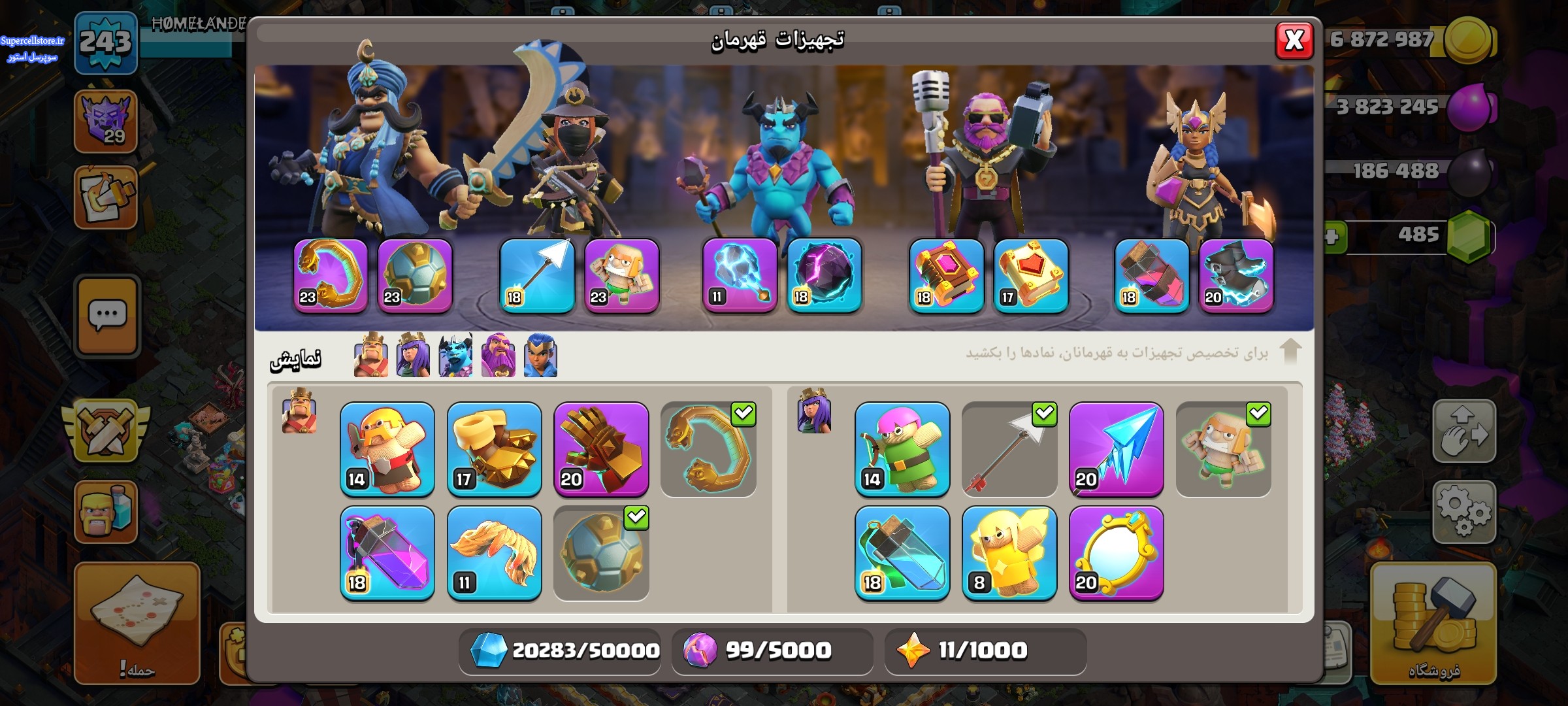
Task: Choose the Magic Mirror equipment
Action: (x=1117, y=553)
